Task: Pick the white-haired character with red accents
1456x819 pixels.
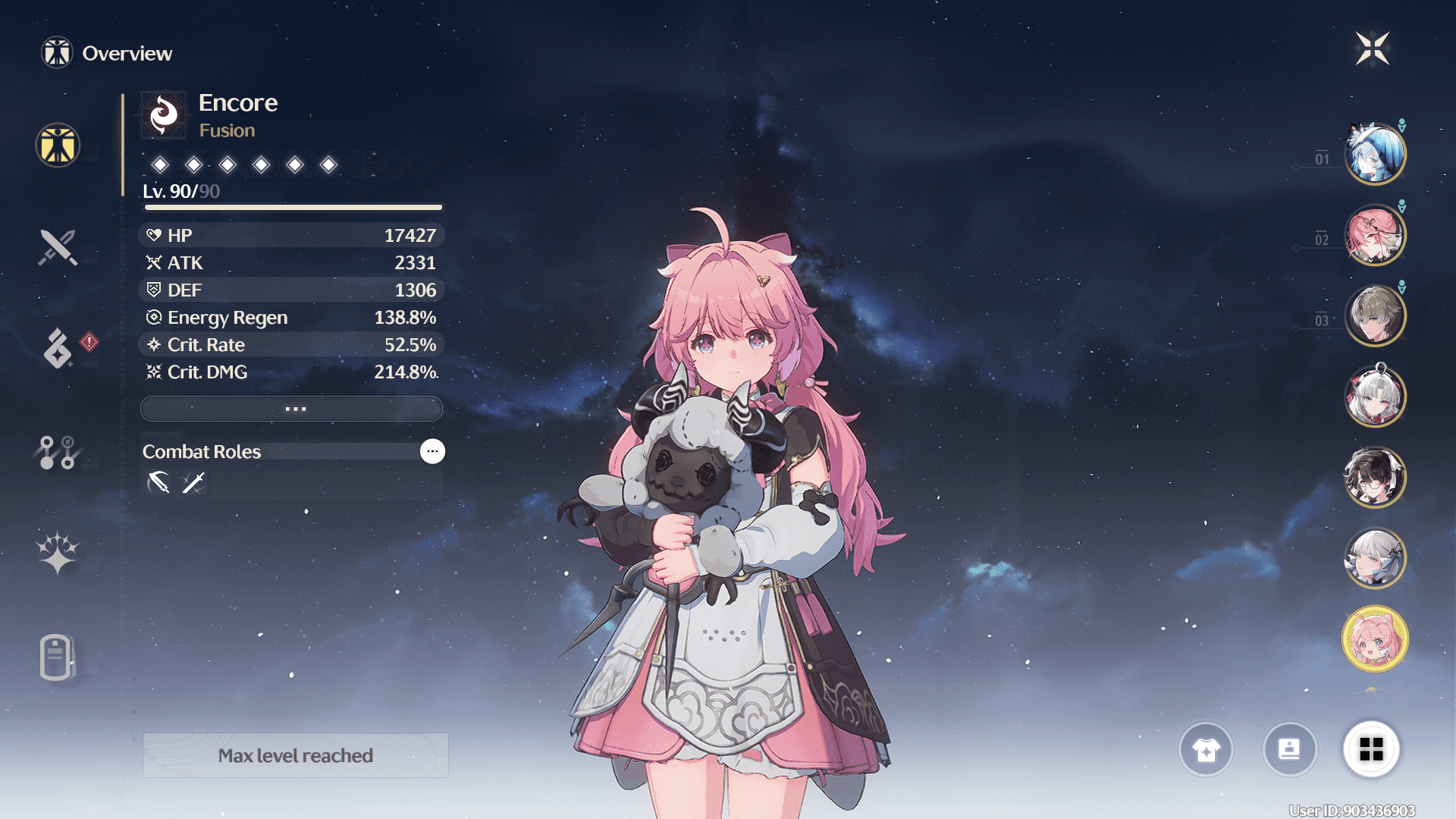Action: [1375, 396]
